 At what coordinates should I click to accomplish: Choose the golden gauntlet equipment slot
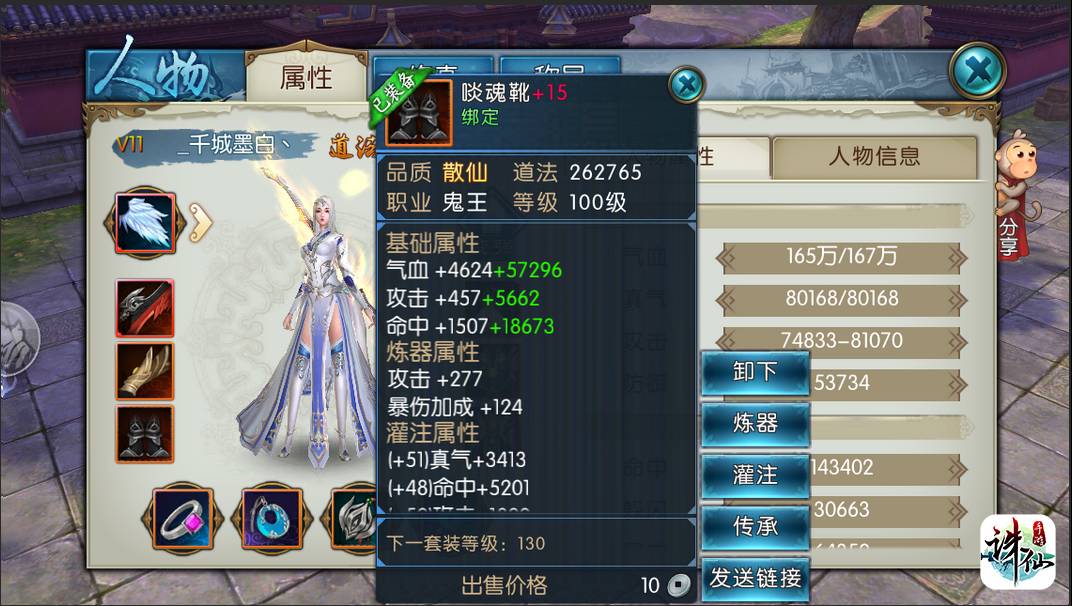click(145, 371)
